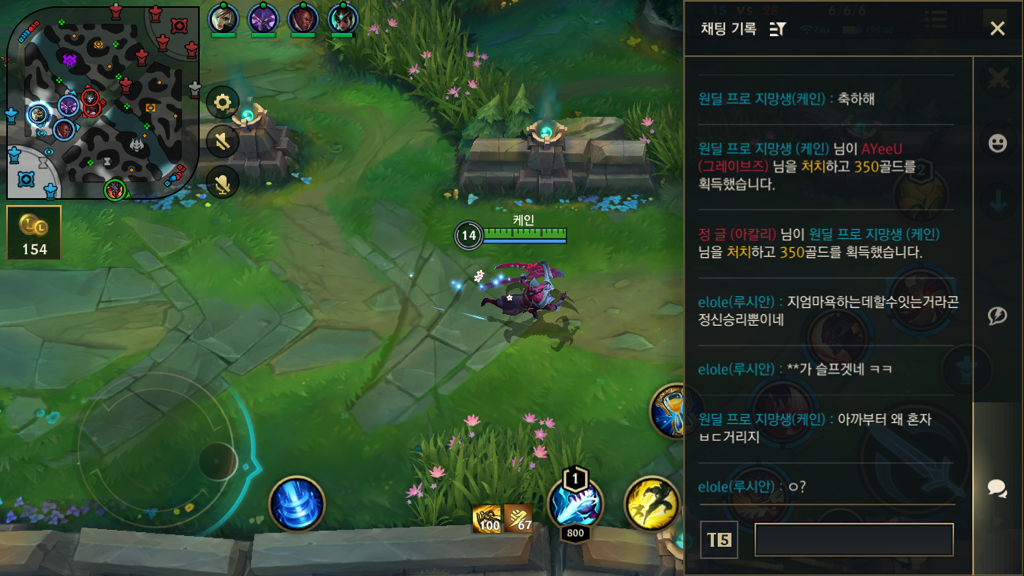Toggle the chat channel button beside input

click(719, 540)
